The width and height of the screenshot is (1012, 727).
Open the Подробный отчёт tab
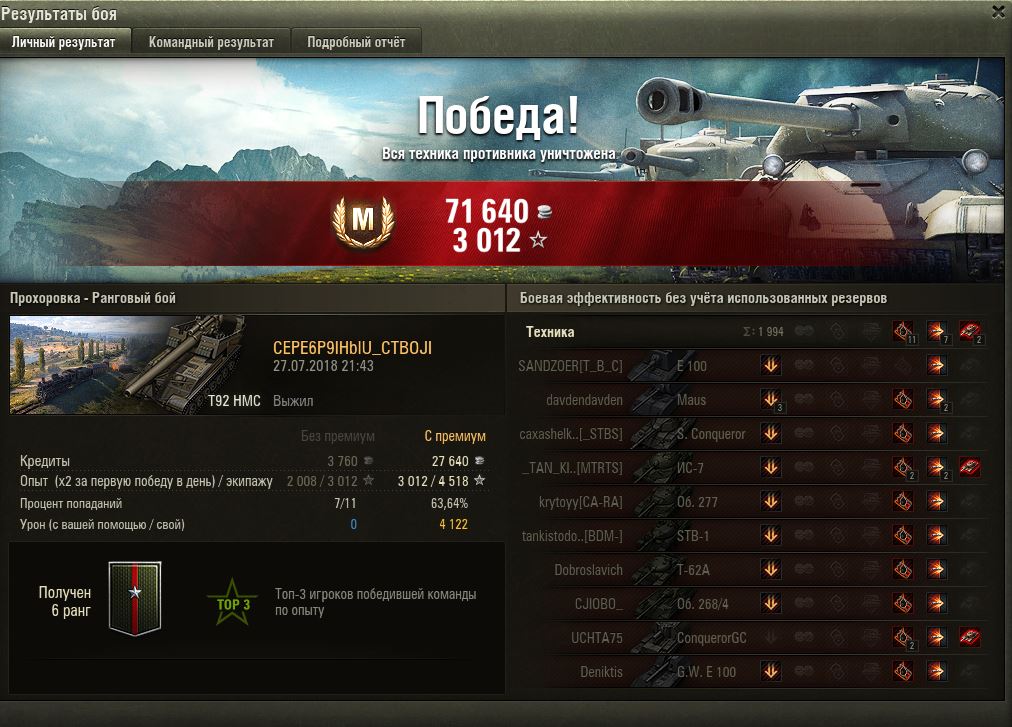[x=356, y=42]
